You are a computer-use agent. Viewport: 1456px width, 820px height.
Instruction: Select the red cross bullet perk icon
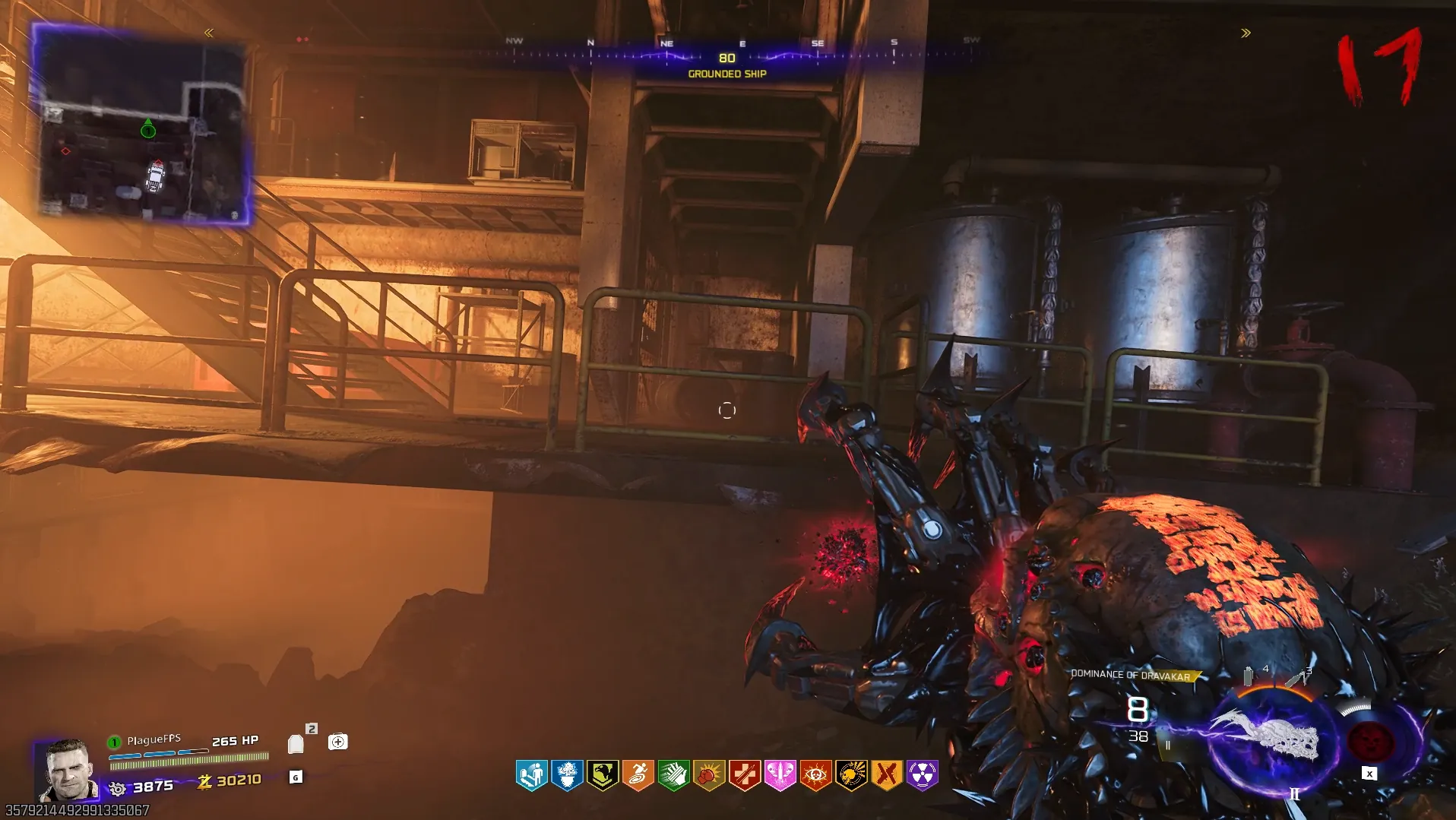pos(745,775)
